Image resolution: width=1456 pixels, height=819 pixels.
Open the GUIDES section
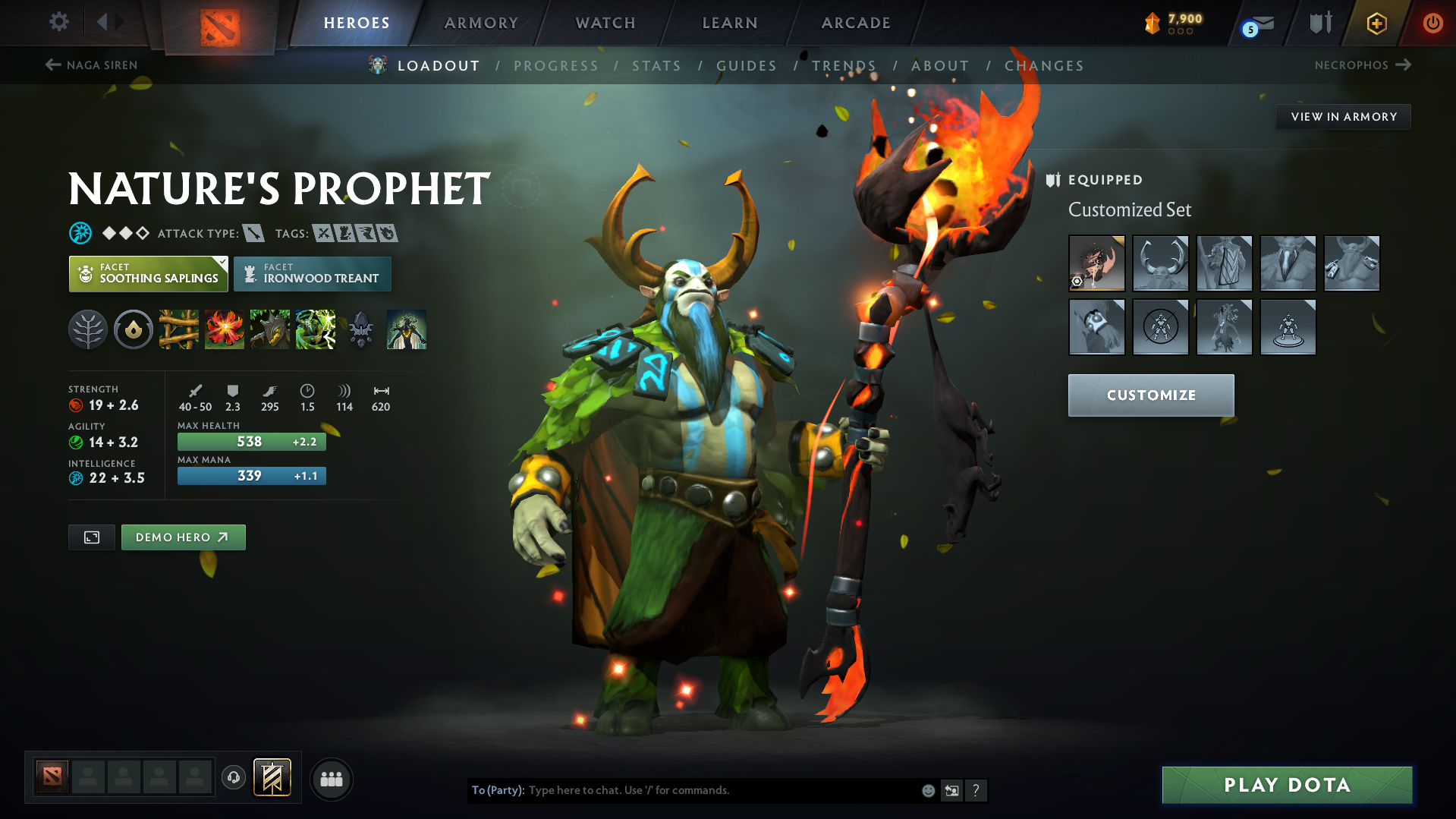coord(746,66)
